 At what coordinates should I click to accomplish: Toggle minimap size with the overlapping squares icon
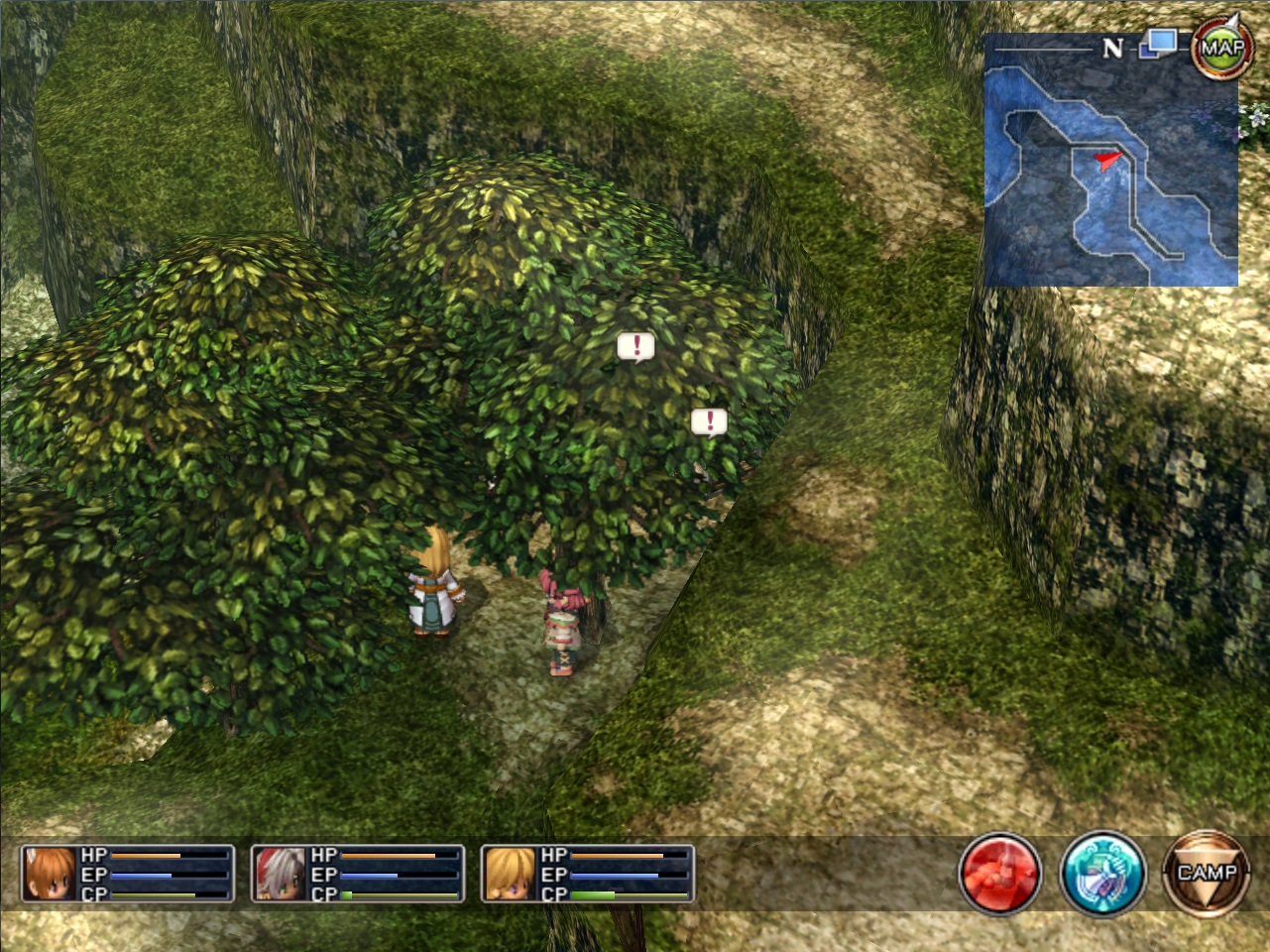coord(1158,45)
